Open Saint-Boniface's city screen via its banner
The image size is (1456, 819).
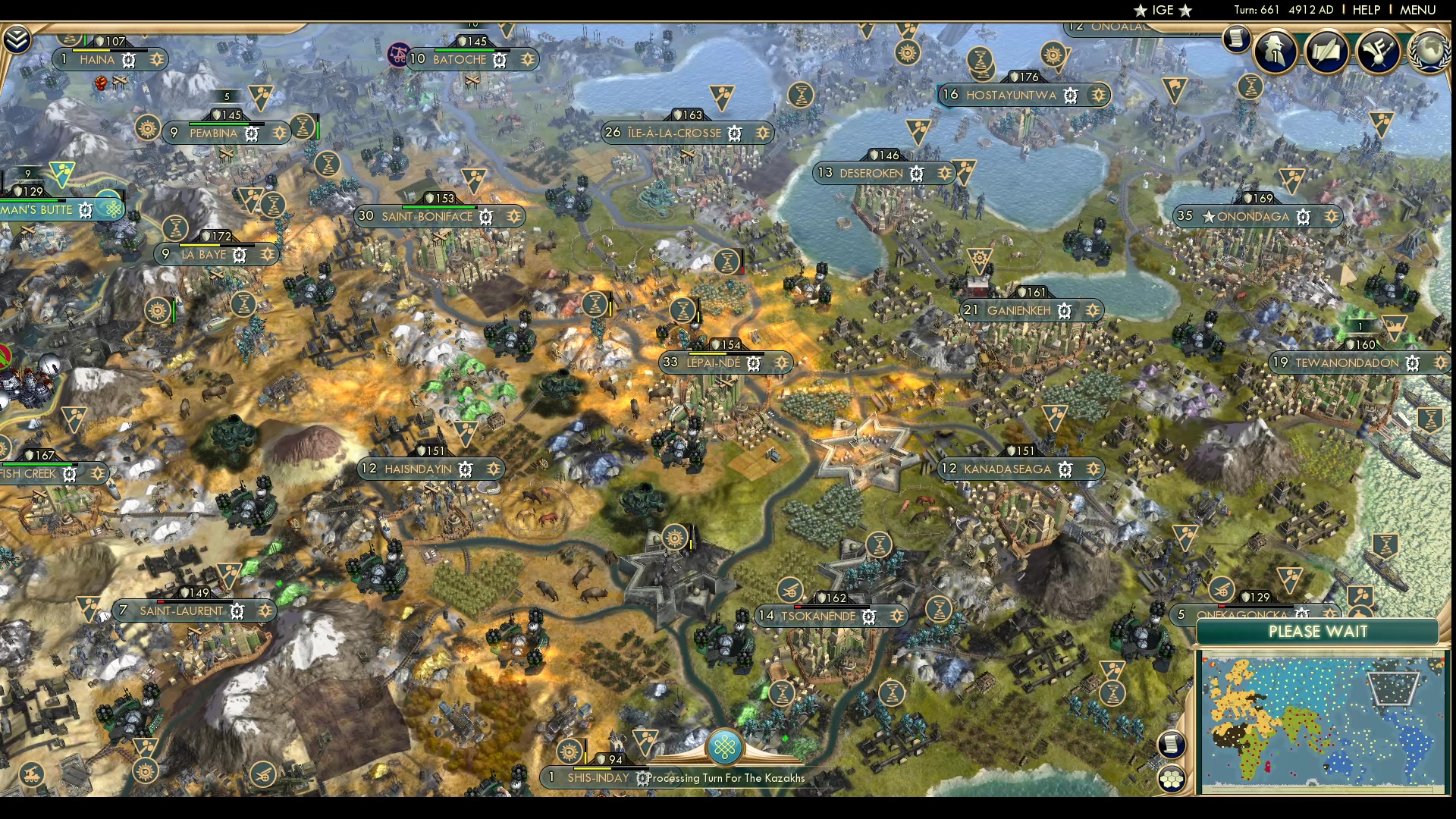pos(428,216)
